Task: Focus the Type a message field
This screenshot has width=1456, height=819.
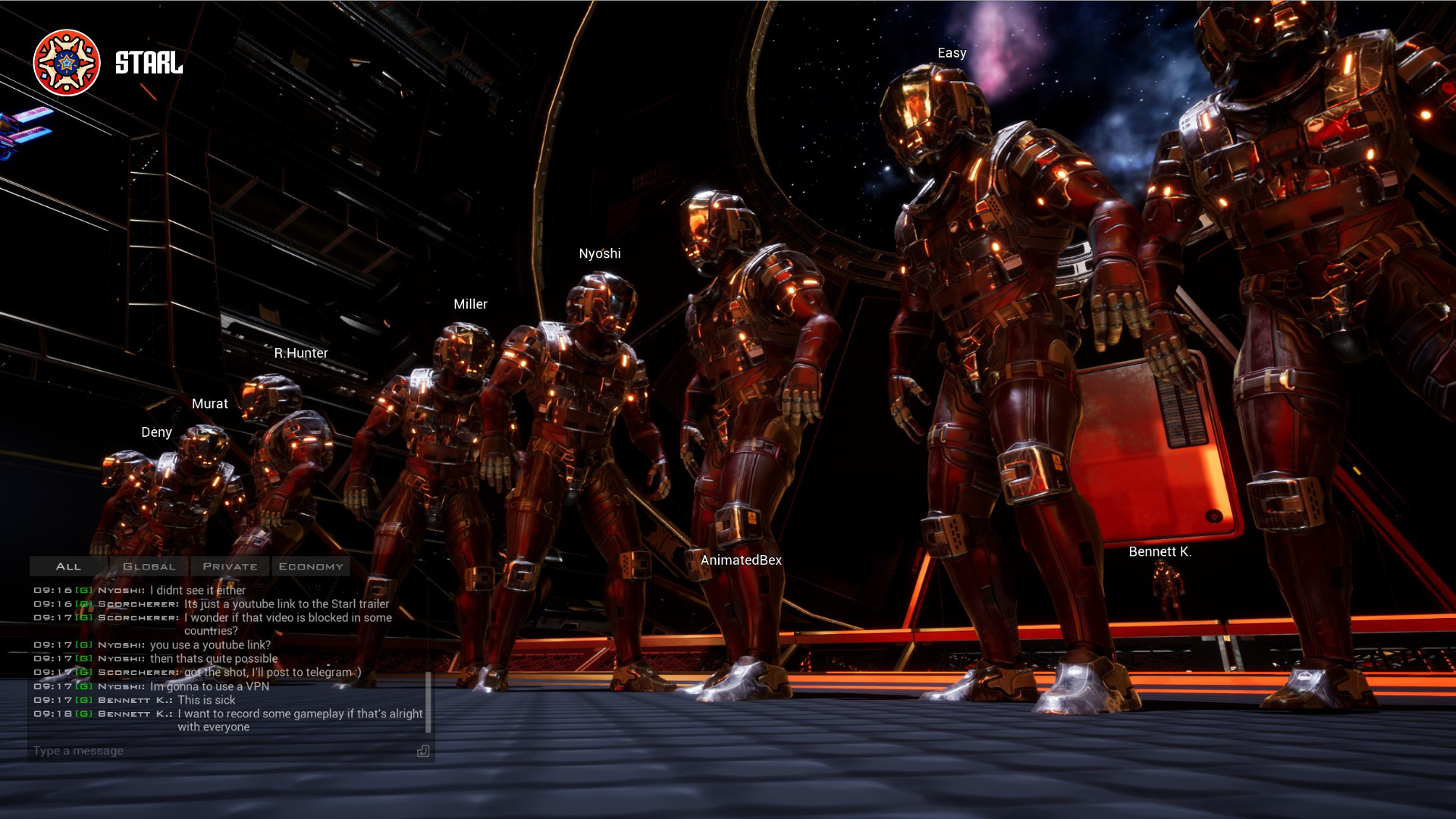Action: pos(220,751)
